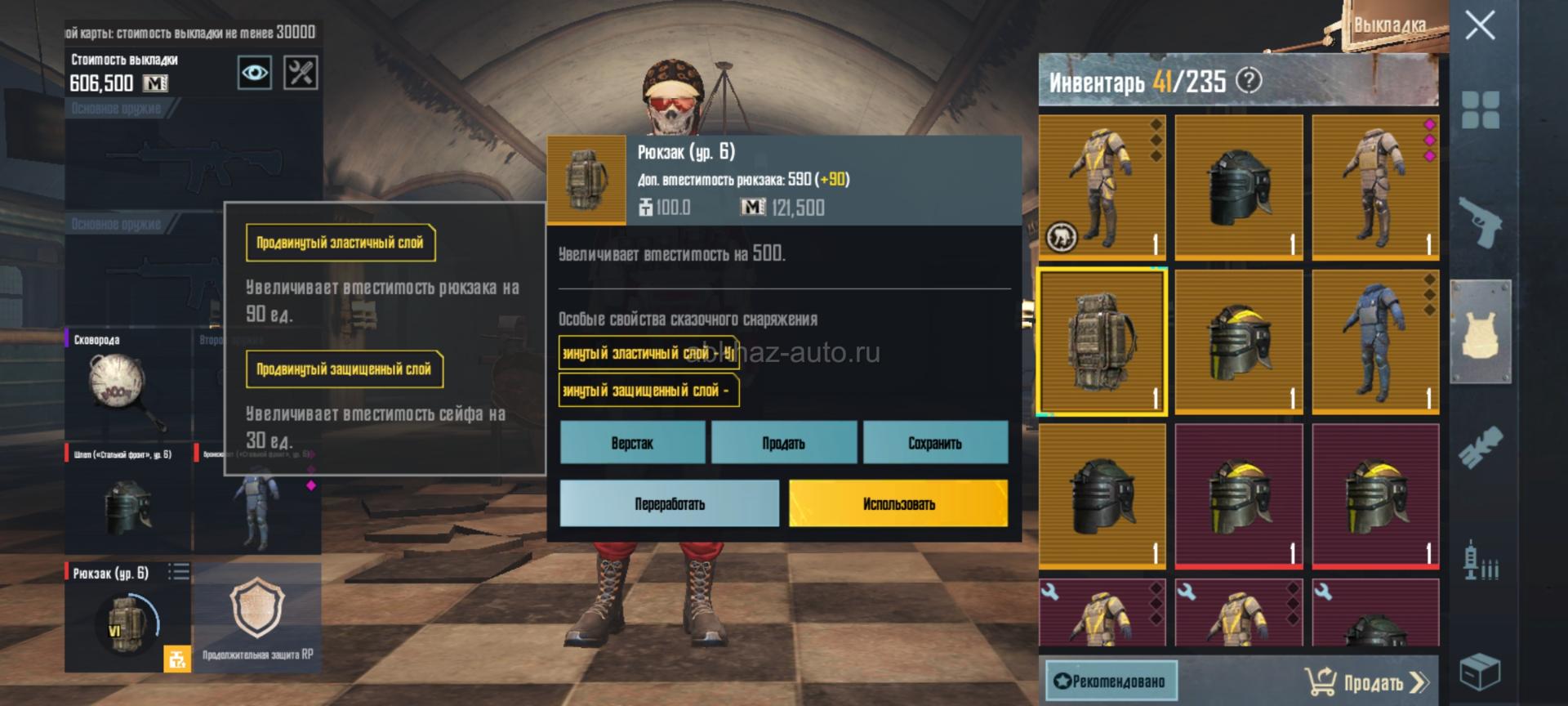The image size is (1568, 706).
Task: Open the inventory help question mark
Action: 1249,80
